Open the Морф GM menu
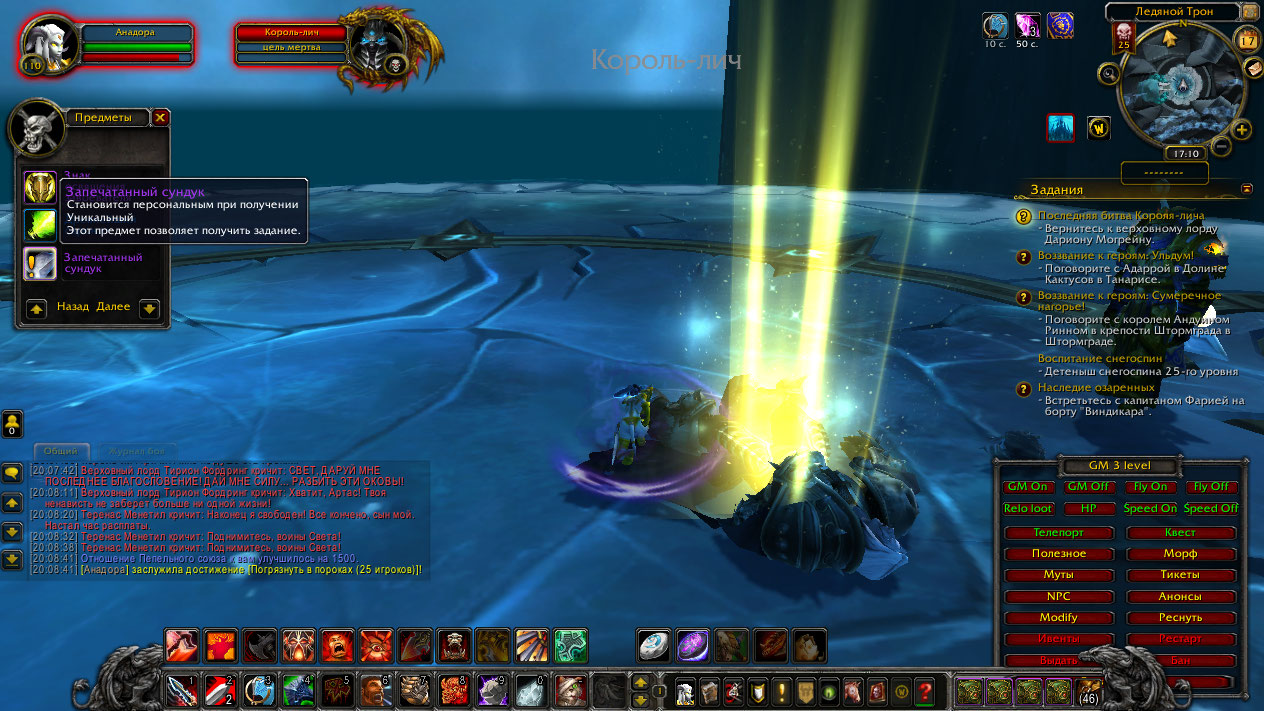Screen dimensions: 1264x711 click(1180, 554)
